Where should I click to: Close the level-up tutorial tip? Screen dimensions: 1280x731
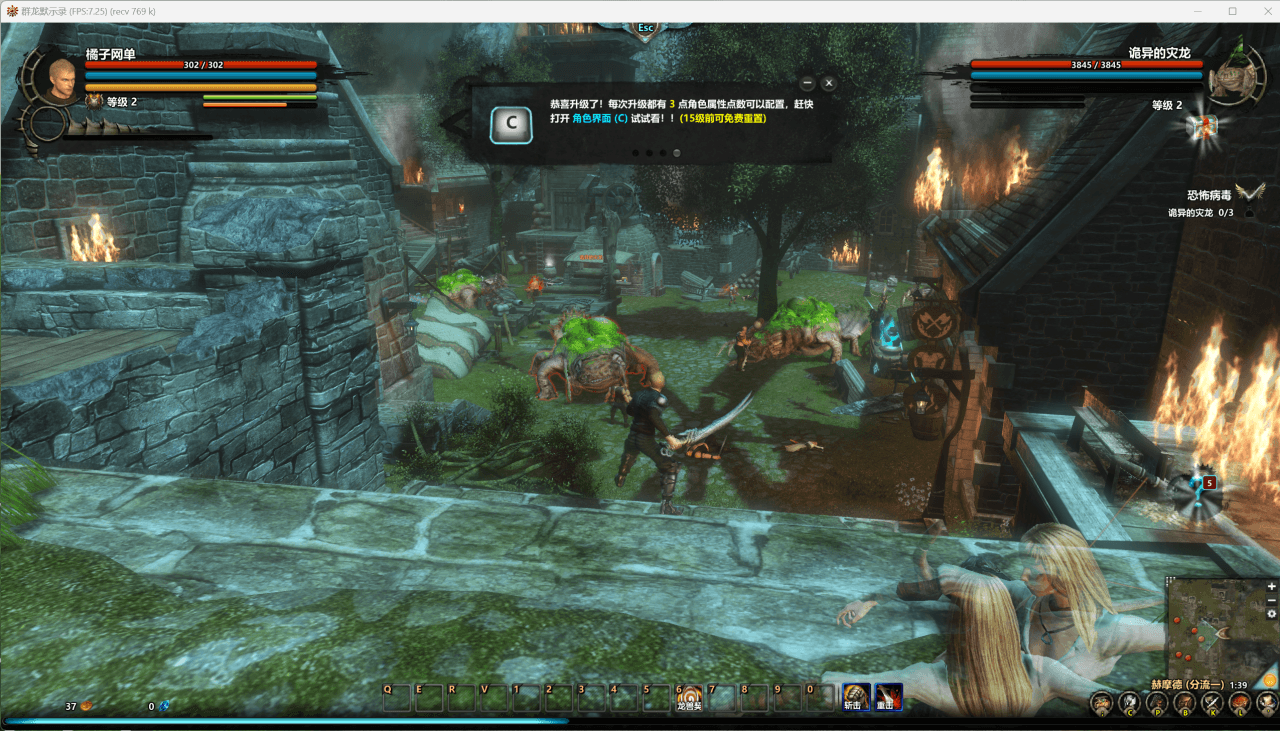click(x=829, y=83)
